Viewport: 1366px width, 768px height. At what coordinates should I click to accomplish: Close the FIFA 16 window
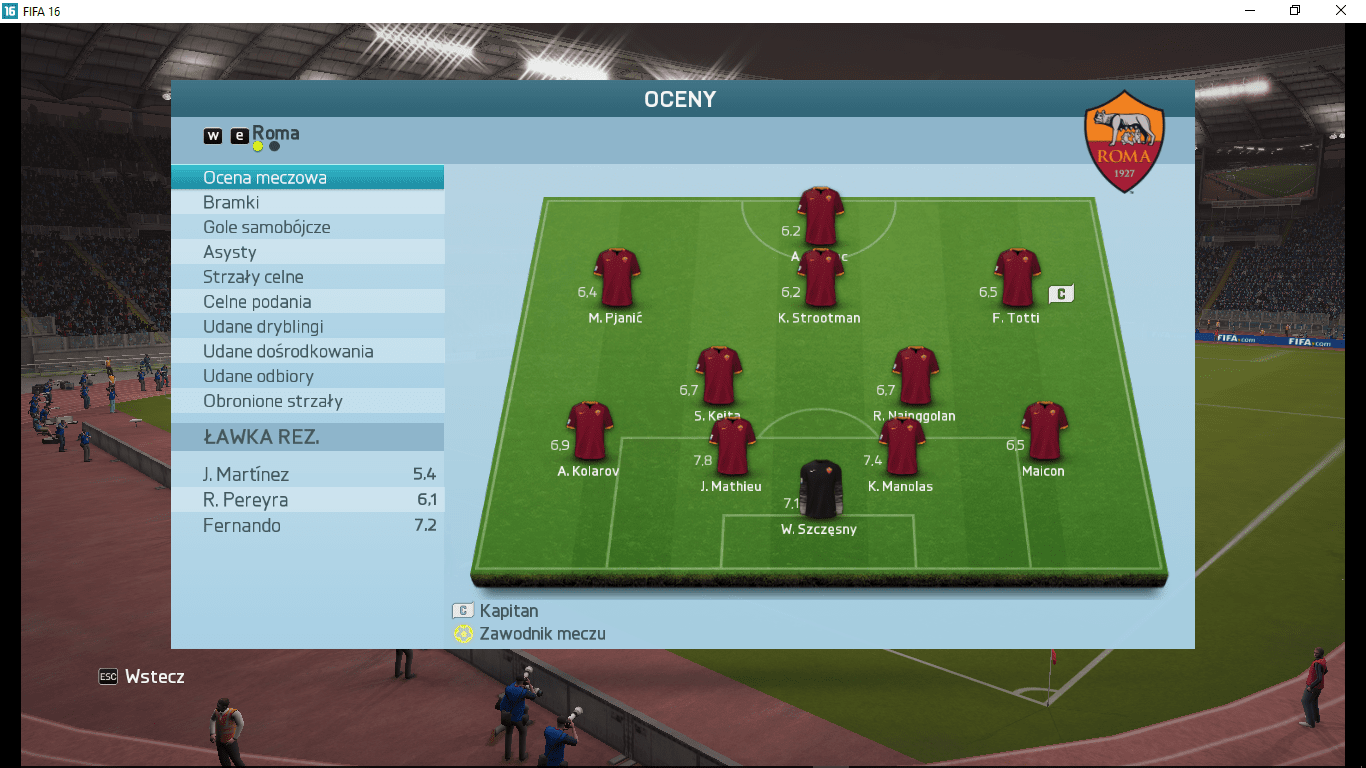[x=1341, y=10]
